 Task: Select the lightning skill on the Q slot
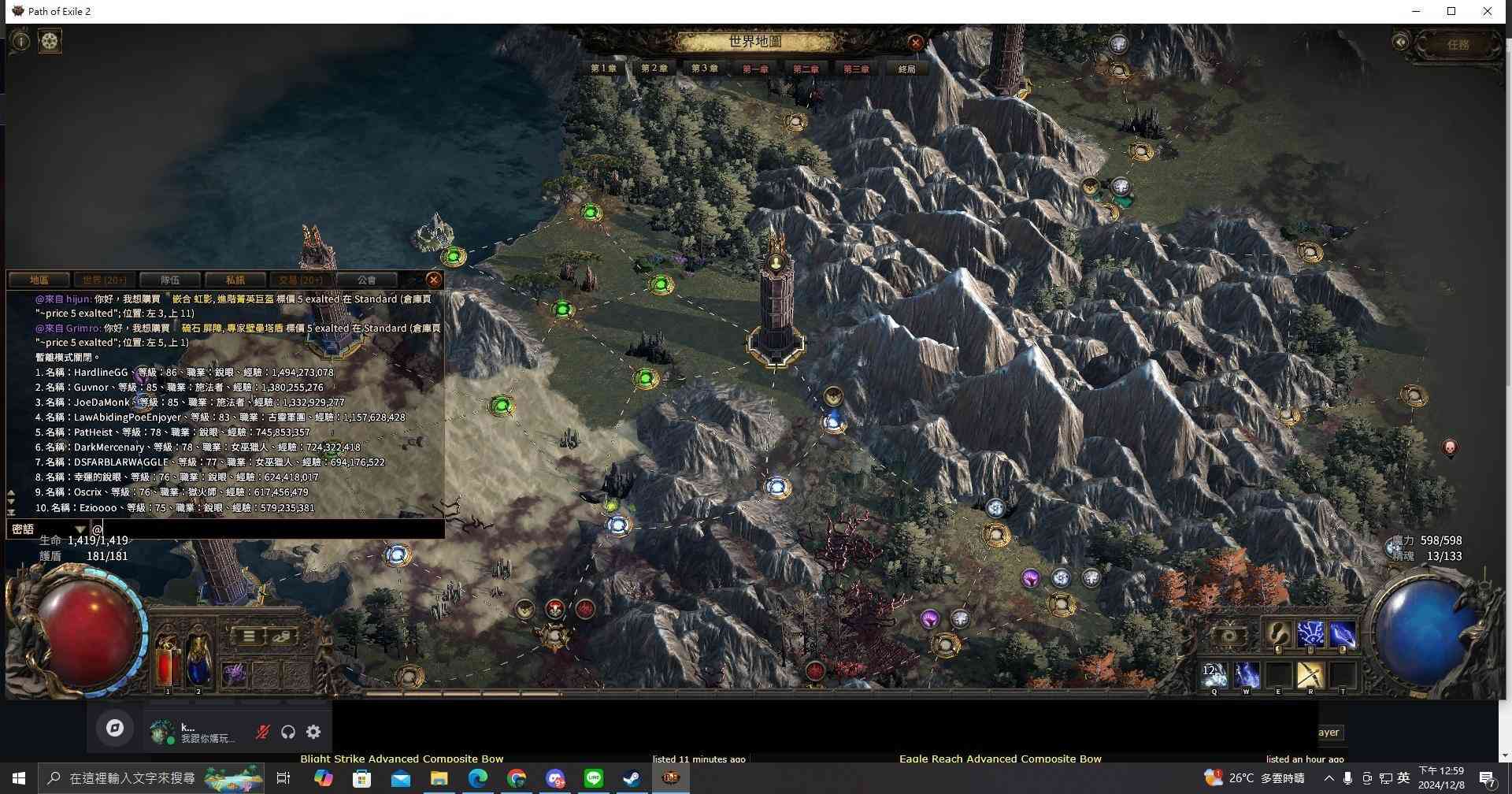click(x=1214, y=673)
